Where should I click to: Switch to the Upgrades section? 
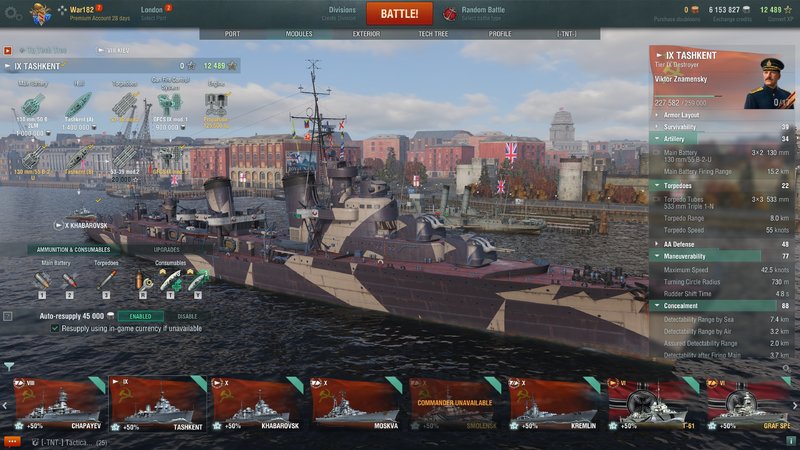[167, 249]
